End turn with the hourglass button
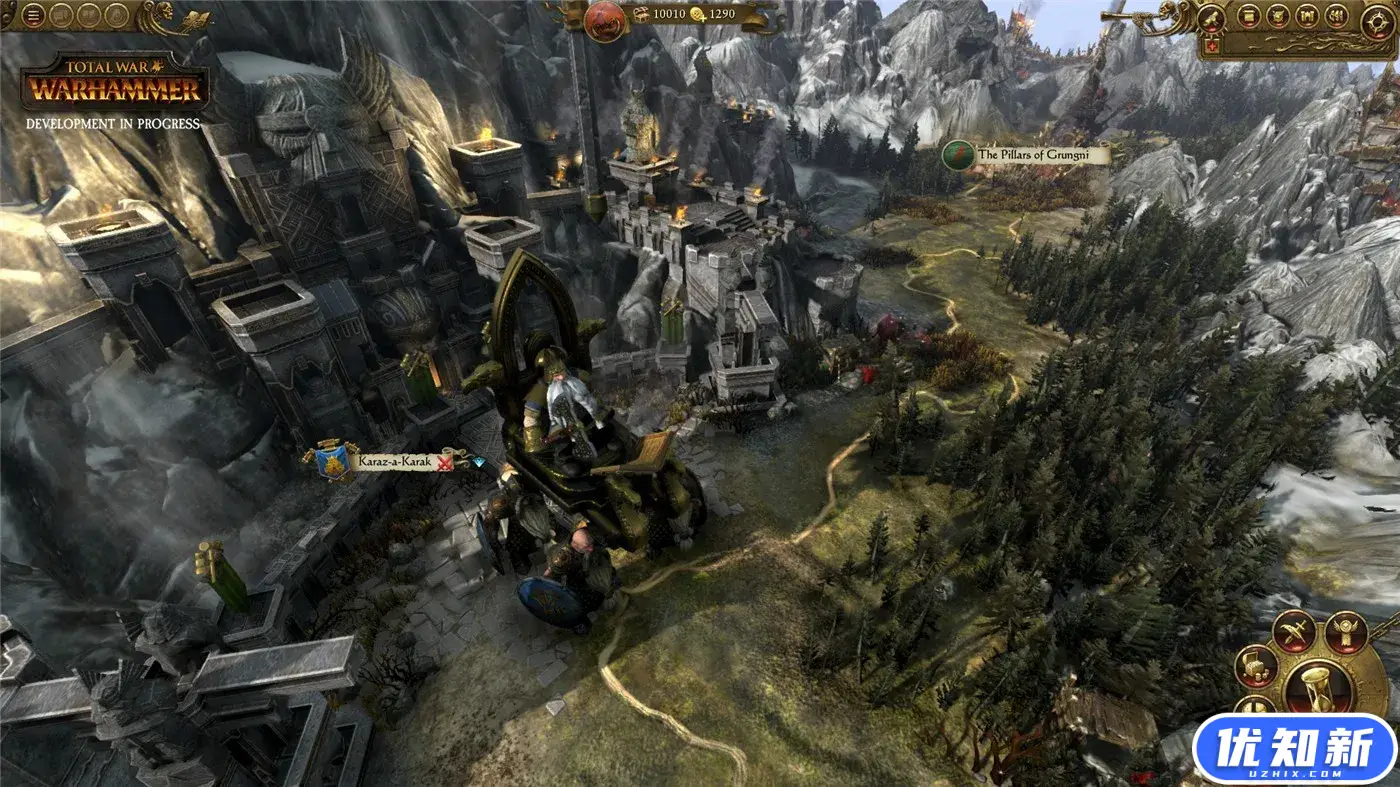The height and width of the screenshot is (787, 1400). click(x=1317, y=687)
